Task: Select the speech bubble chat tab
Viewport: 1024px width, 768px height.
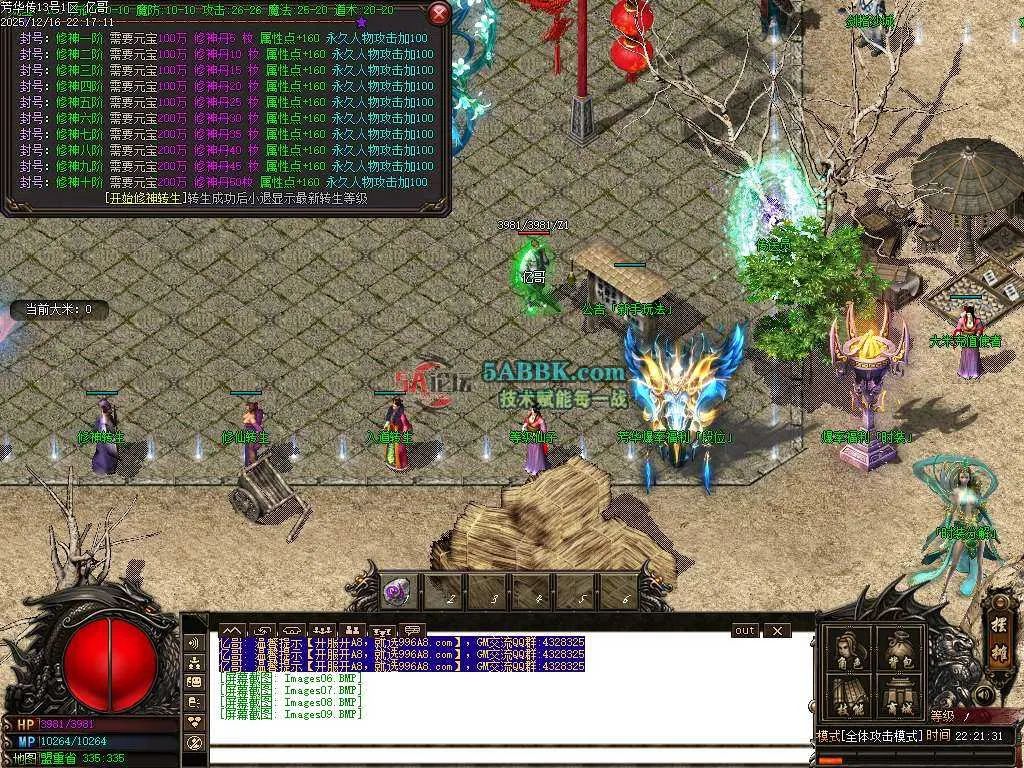Action: point(410,631)
